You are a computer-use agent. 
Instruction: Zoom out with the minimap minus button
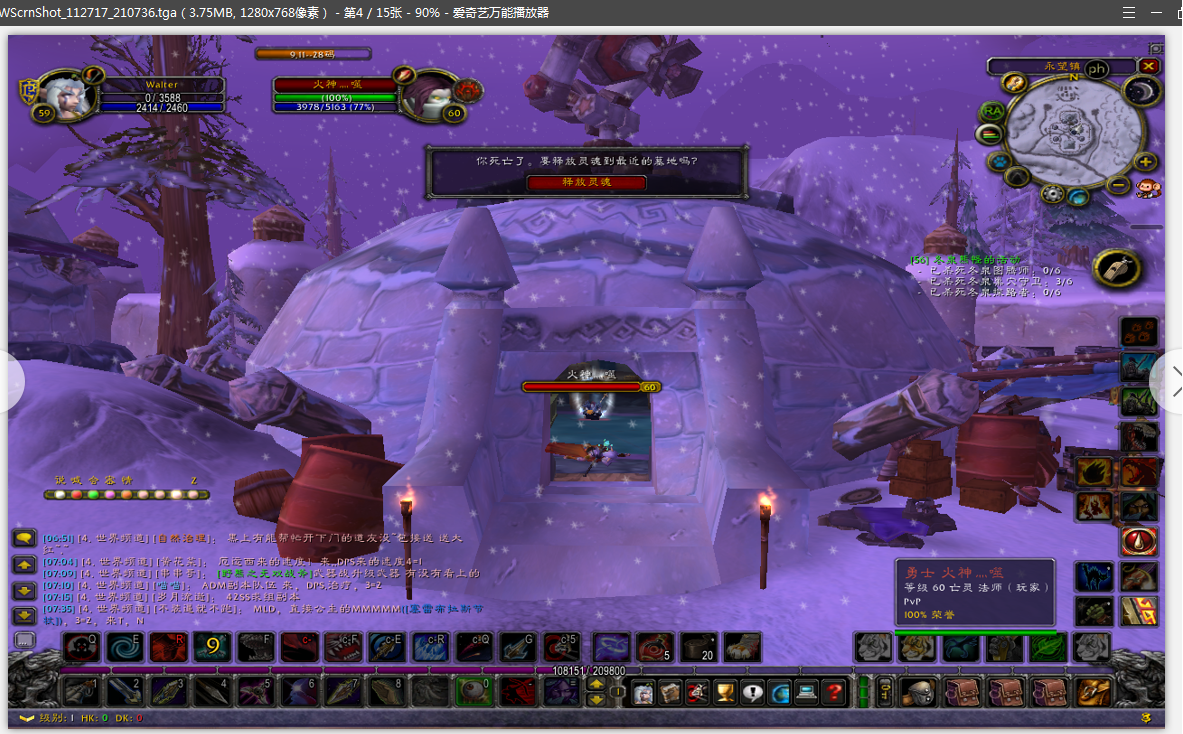click(x=1119, y=184)
